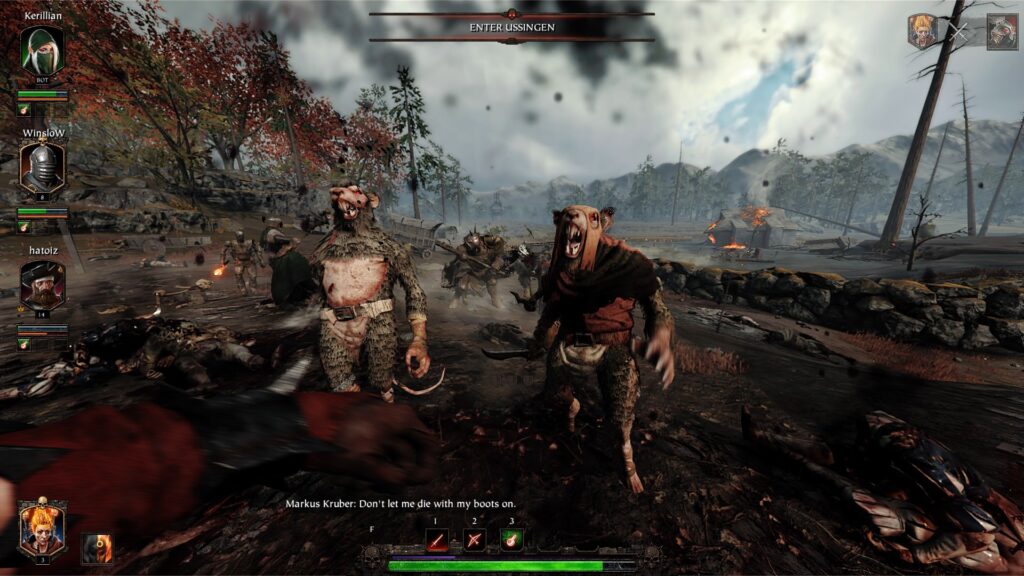Select the melee sword slot in hotbar
Screen dimensions: 1024x576
pos(437,540)
